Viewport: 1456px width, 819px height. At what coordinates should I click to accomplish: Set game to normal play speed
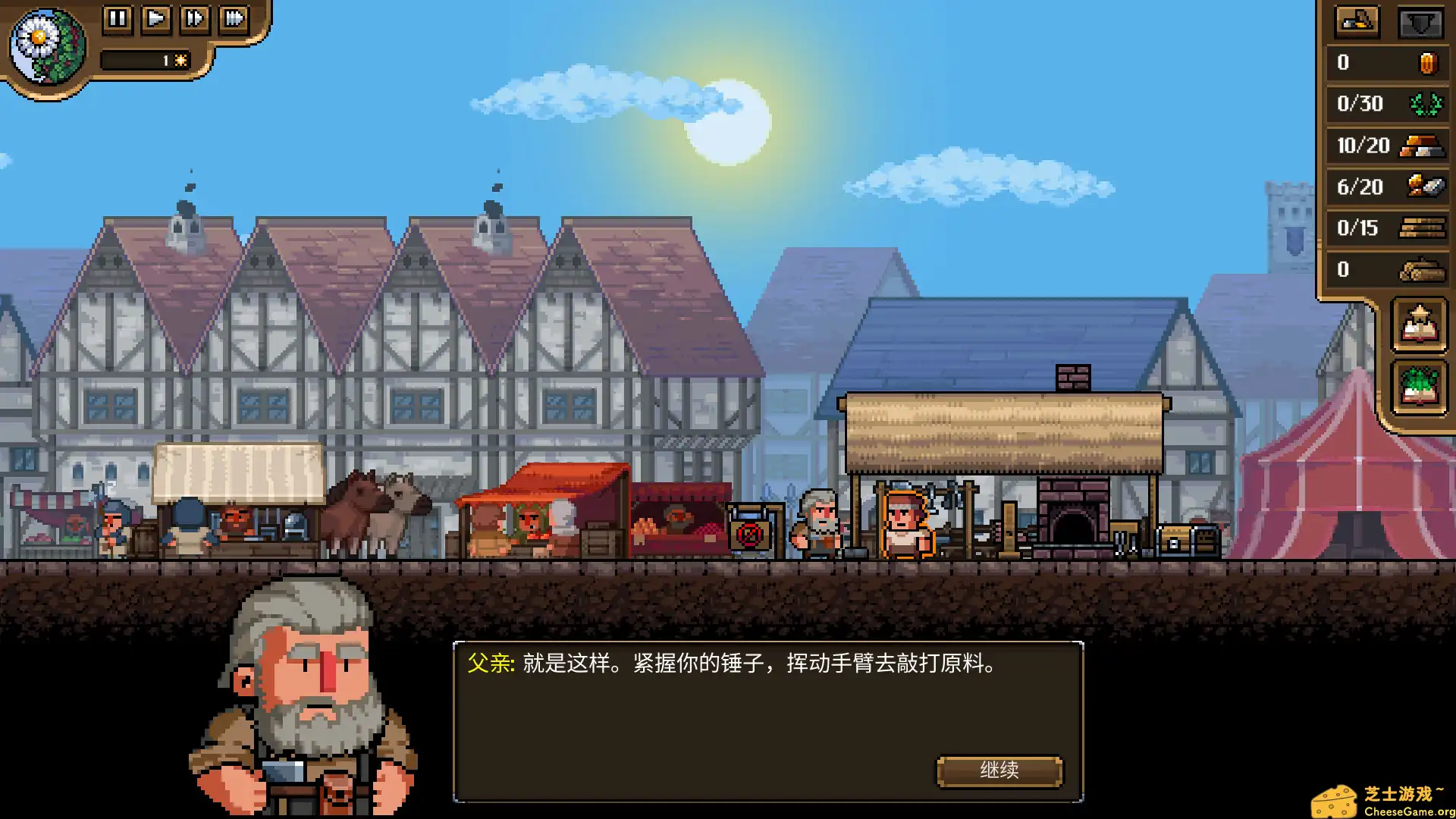(x=157, y=20)
